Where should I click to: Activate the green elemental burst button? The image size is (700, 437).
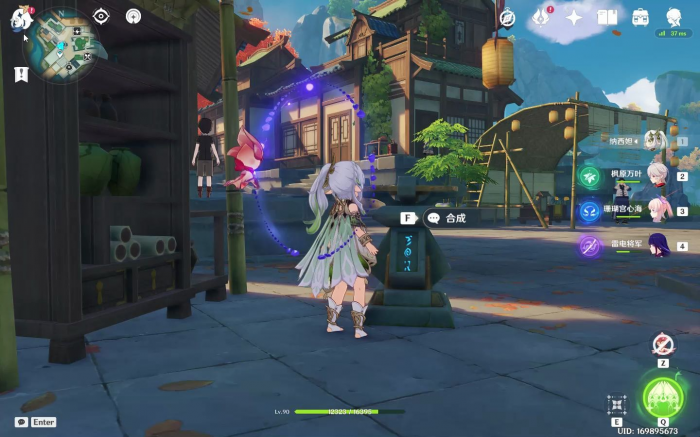coord(663,397)
